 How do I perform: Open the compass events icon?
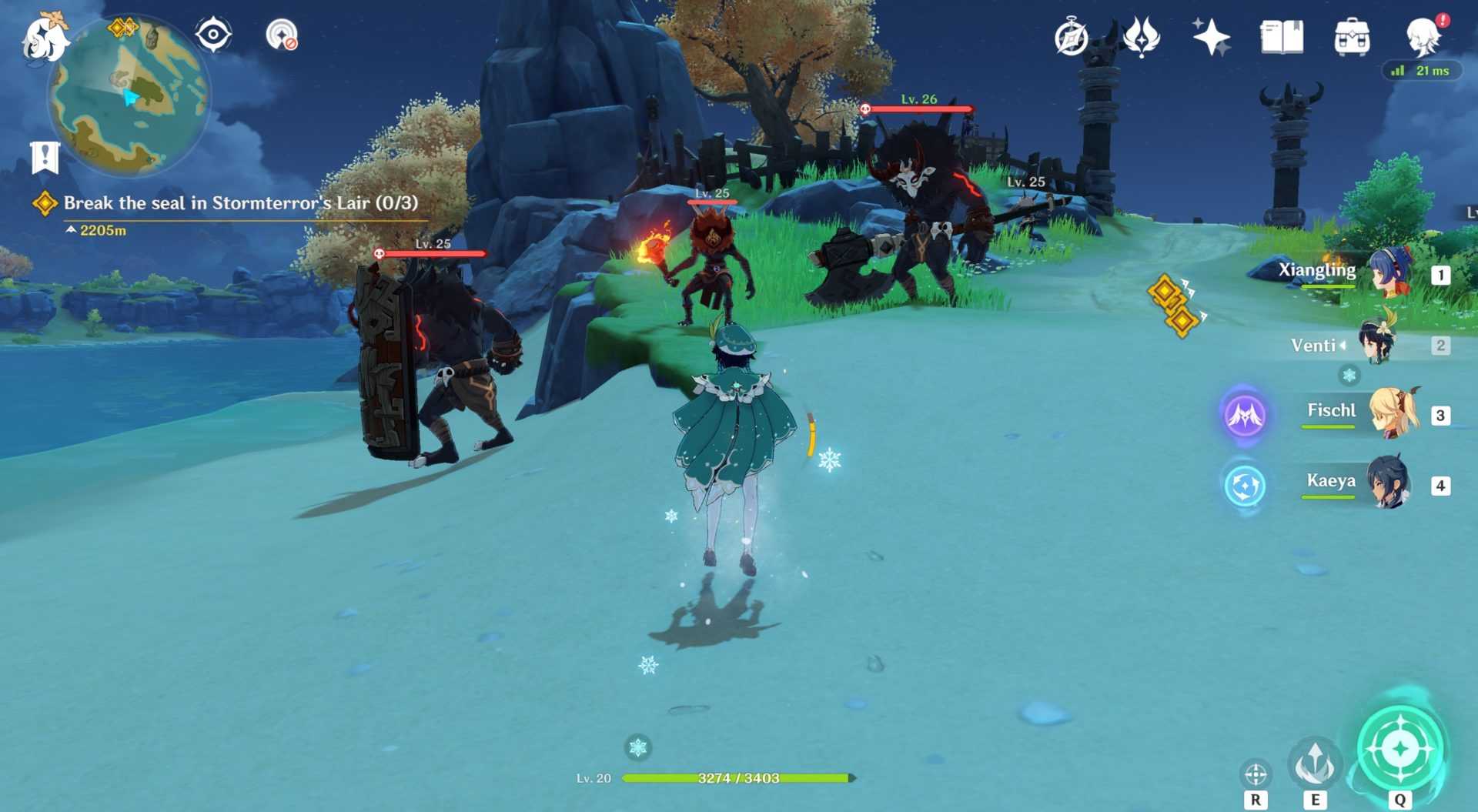[1071, 37]
